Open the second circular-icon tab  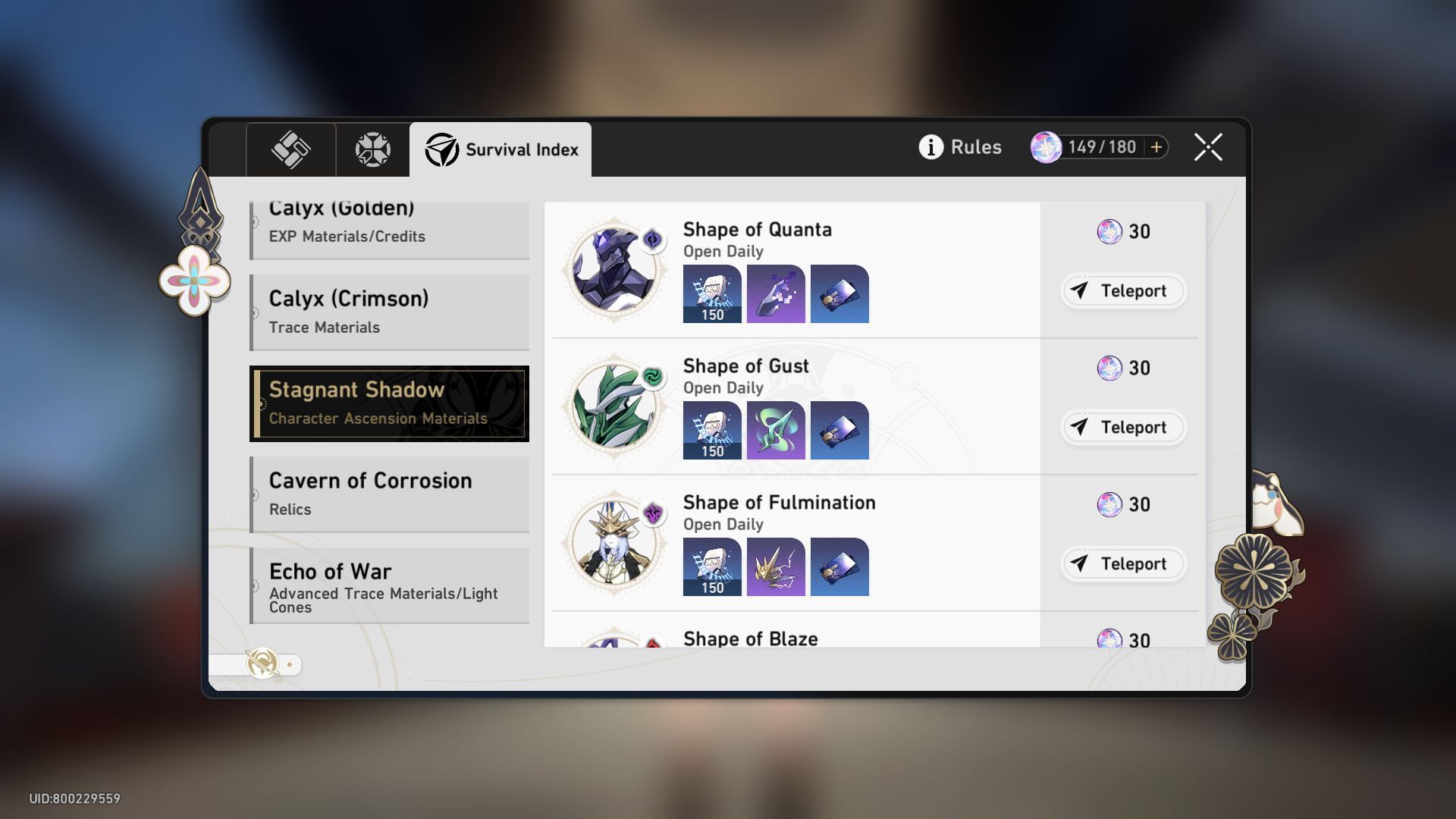372,149
